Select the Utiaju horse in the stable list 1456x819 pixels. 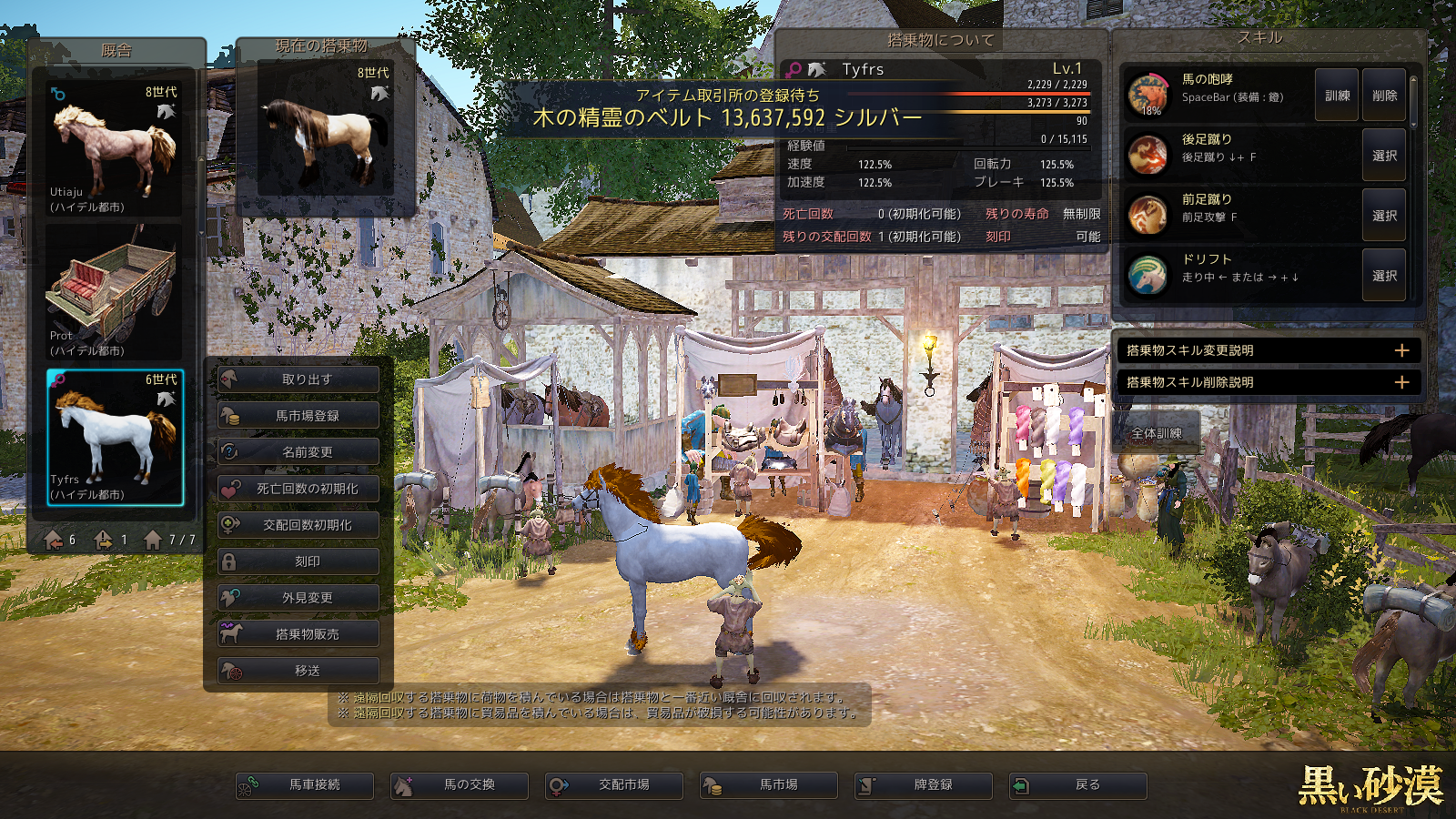tap(115, 148)
